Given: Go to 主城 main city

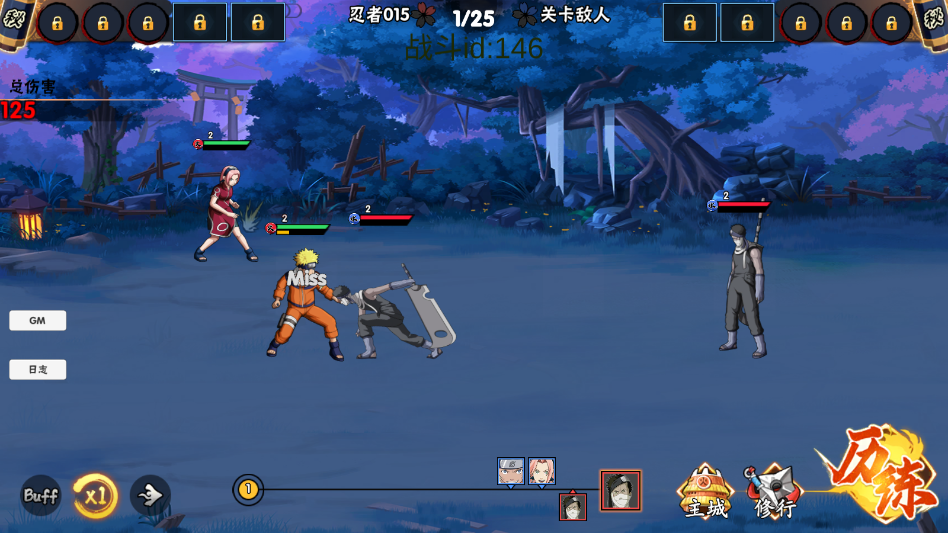Looking at the screenshot, I should coord(705,492).
